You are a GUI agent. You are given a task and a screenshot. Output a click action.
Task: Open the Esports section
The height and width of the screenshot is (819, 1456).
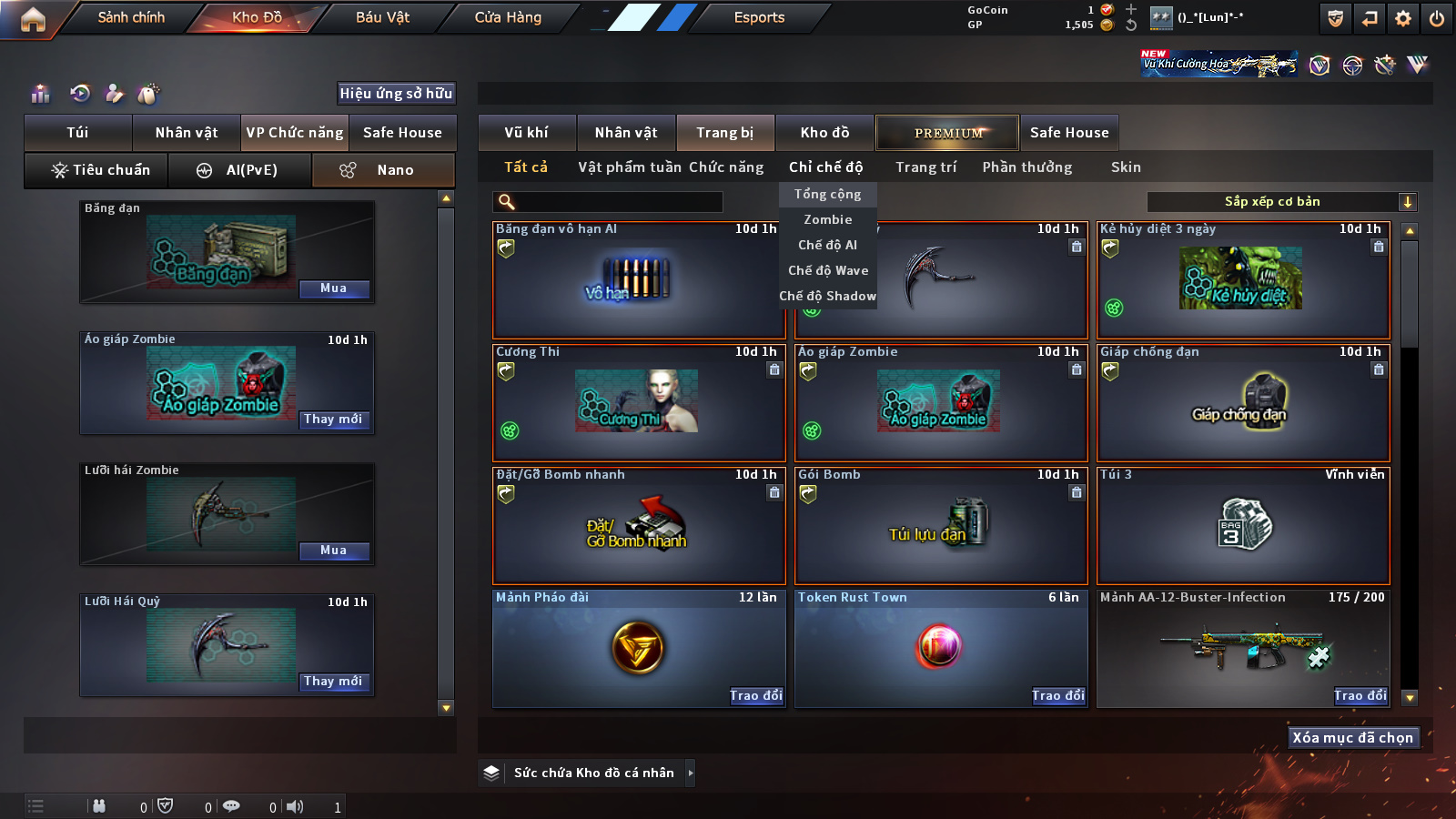coord(759,17)
